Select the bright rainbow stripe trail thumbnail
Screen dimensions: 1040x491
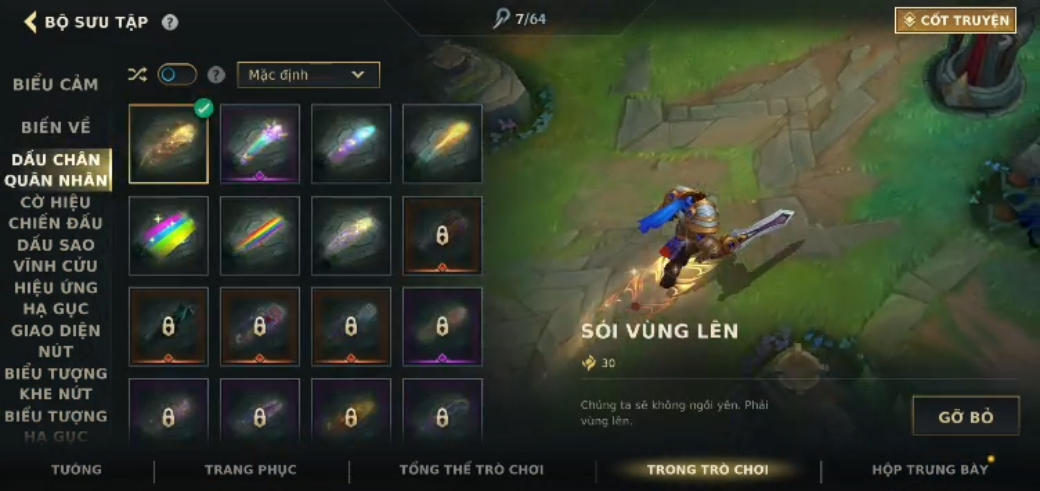[168, 235]
